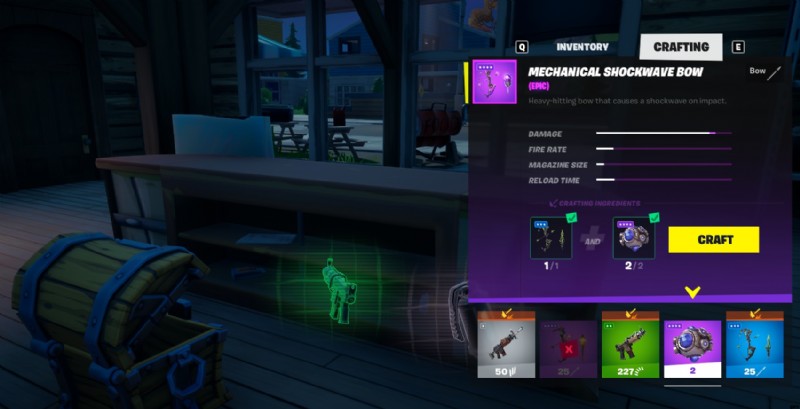This screenshot has height=409, width=800.
Task: Switch to the Inventory tab
Action: [582, 47]
